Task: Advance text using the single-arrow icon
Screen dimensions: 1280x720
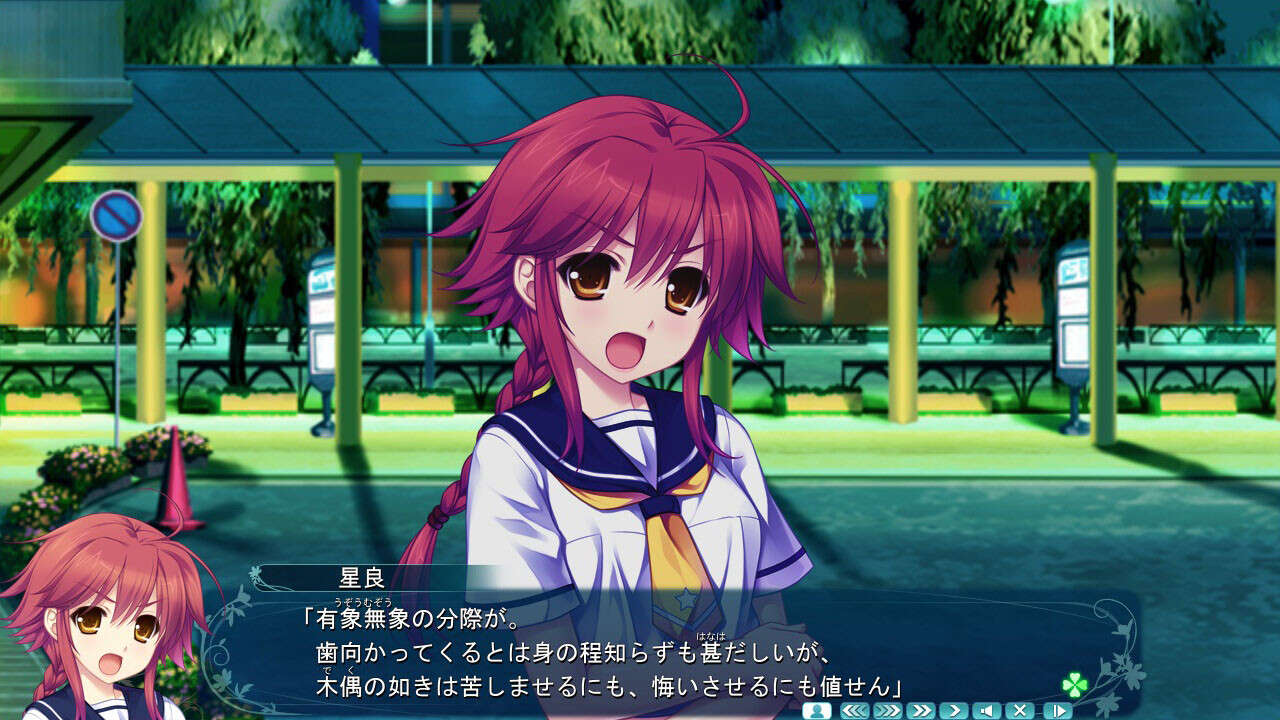Action: (954, 710)
